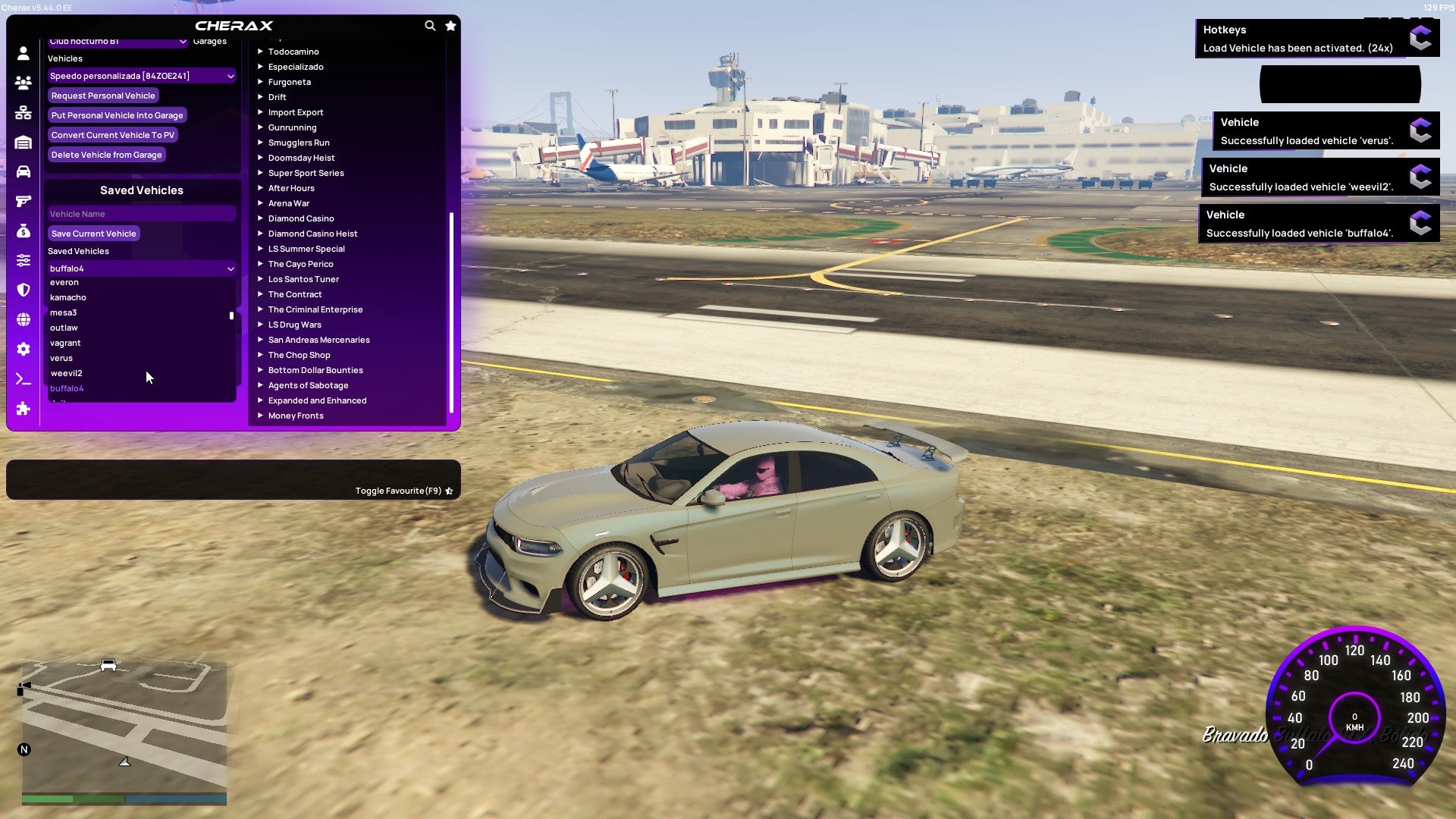
Task: Select the Online Players icon
Action: [x=23, y=83]
